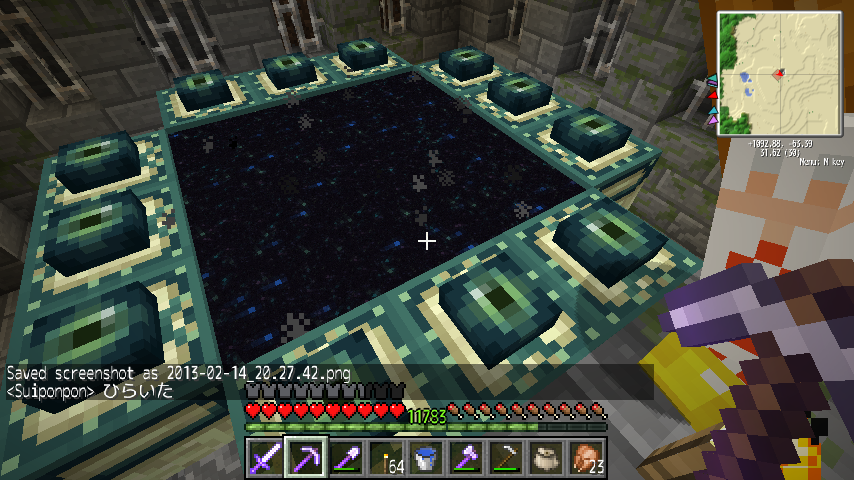Choose the enchanted diamond shovel slot
Viewport: 854px width, 480px height.
(346, 458)
